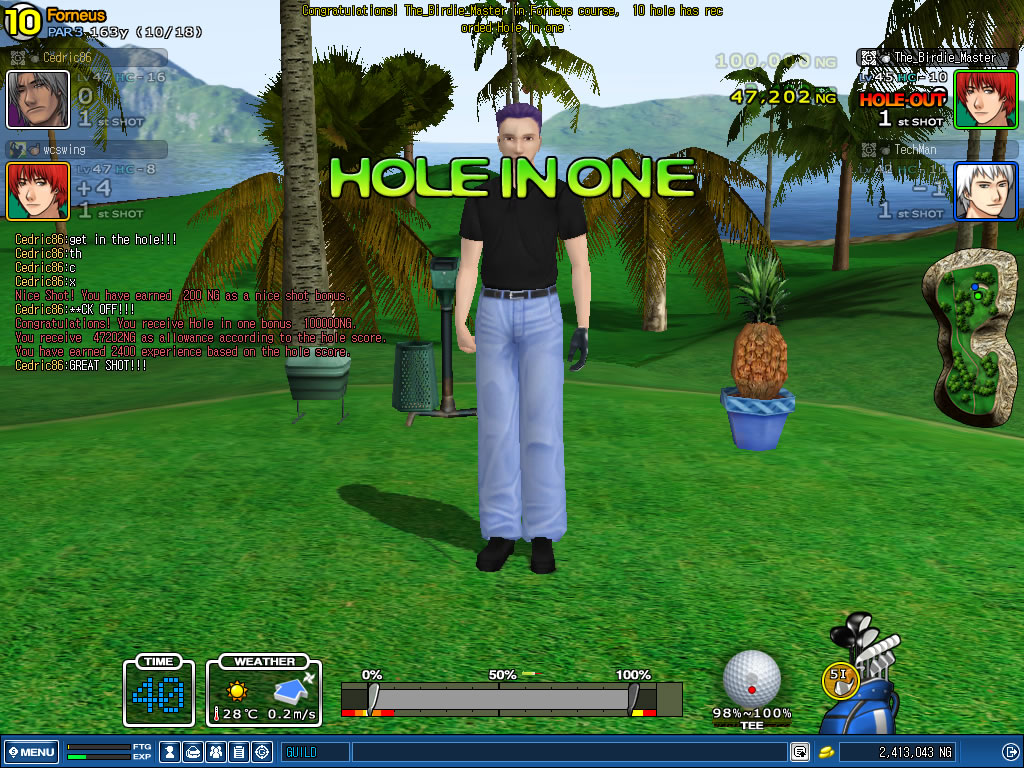Select wcswing's player portrait
This screenshot has width=1024, height=768.
(38, 190)
